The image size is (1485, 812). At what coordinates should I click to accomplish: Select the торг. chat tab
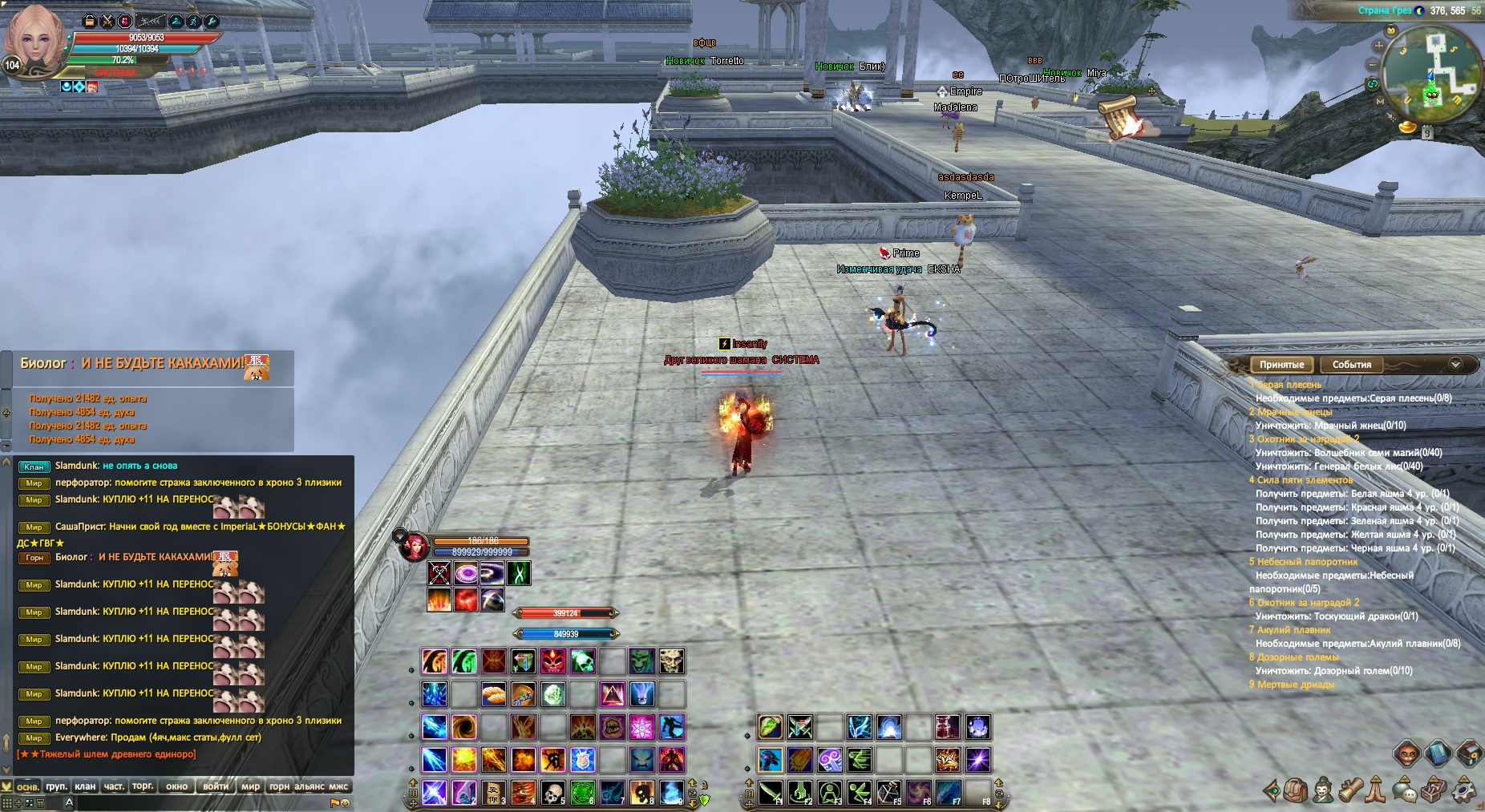pyautogui.click(x=143, y=786)
